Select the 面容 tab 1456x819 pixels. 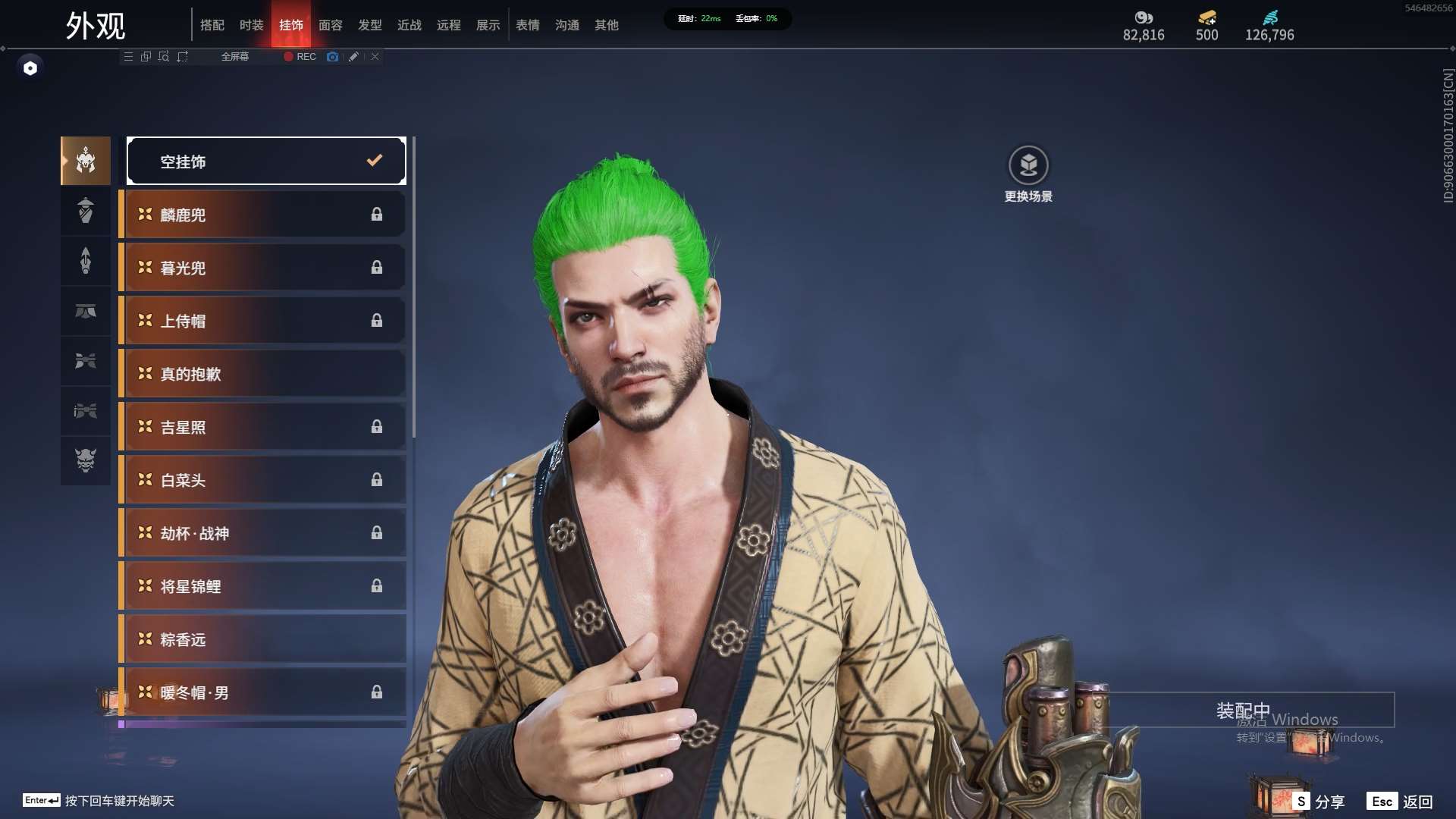[x=330, y=25]
